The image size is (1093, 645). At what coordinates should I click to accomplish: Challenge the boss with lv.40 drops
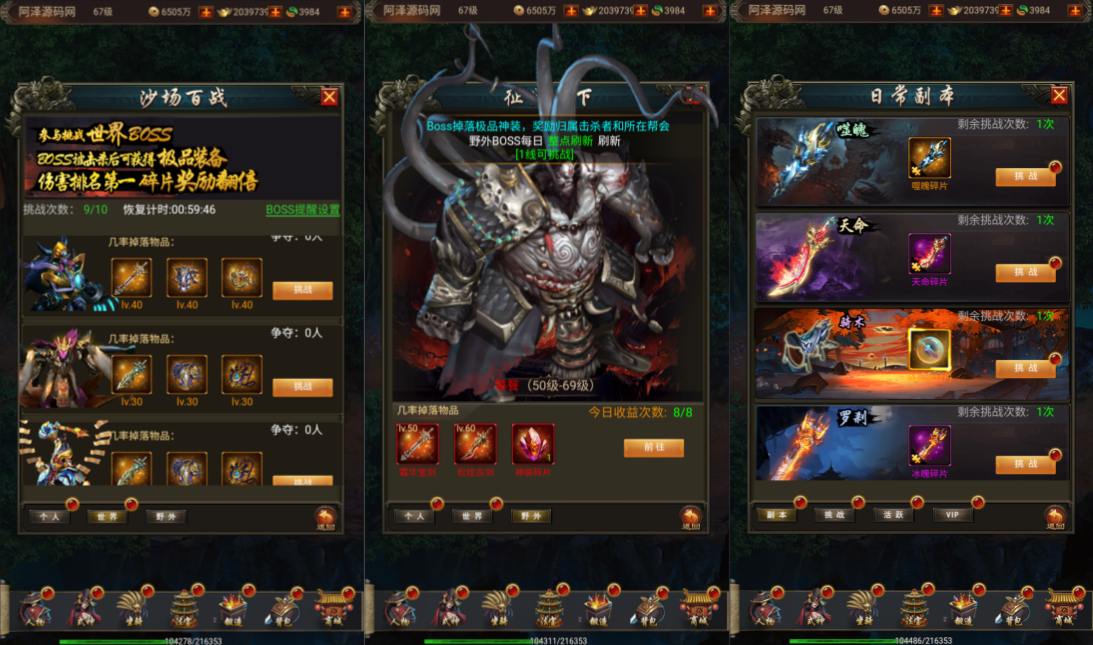(302, 290)
